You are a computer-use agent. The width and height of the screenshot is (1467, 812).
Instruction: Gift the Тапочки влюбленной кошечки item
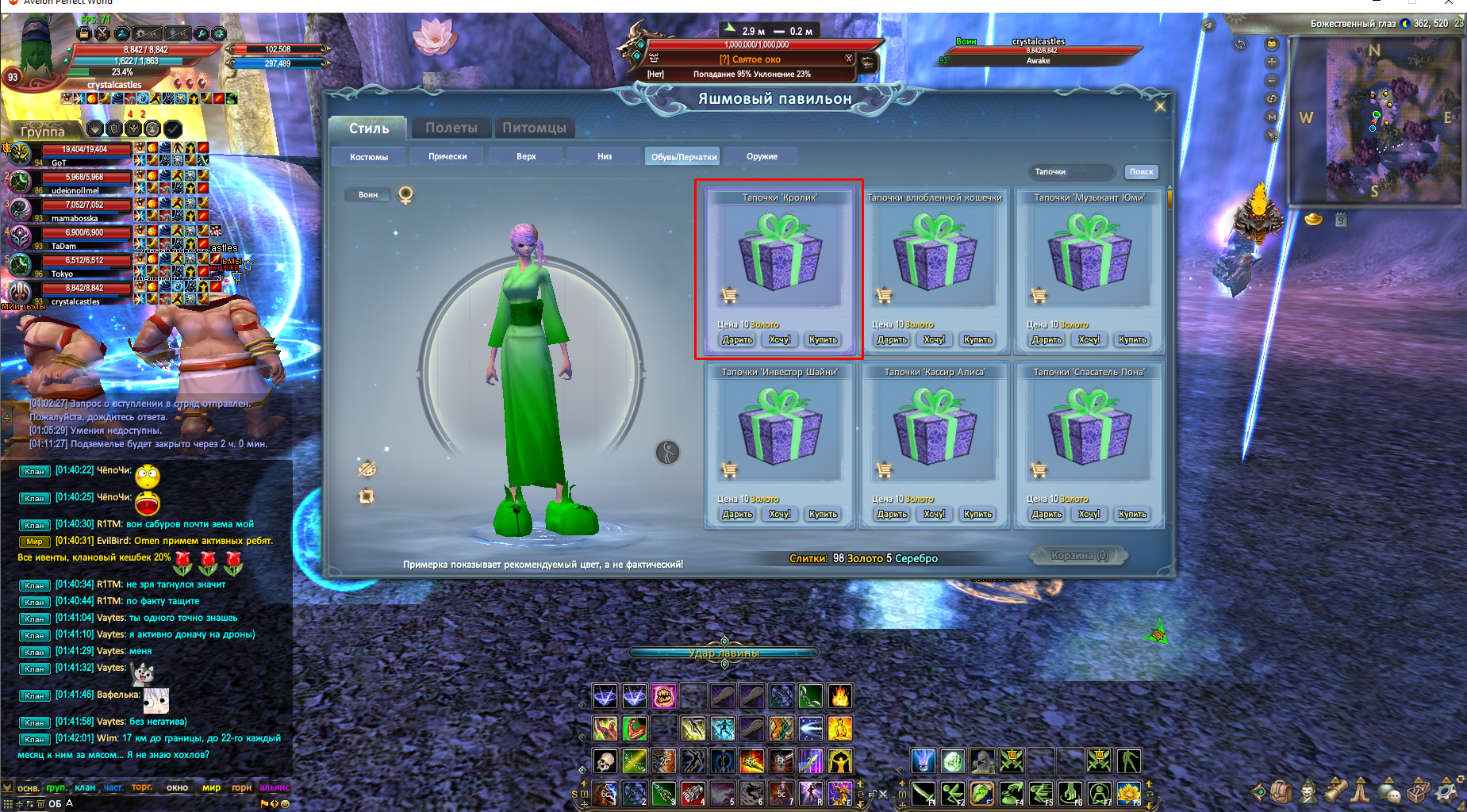pos(892,340)
